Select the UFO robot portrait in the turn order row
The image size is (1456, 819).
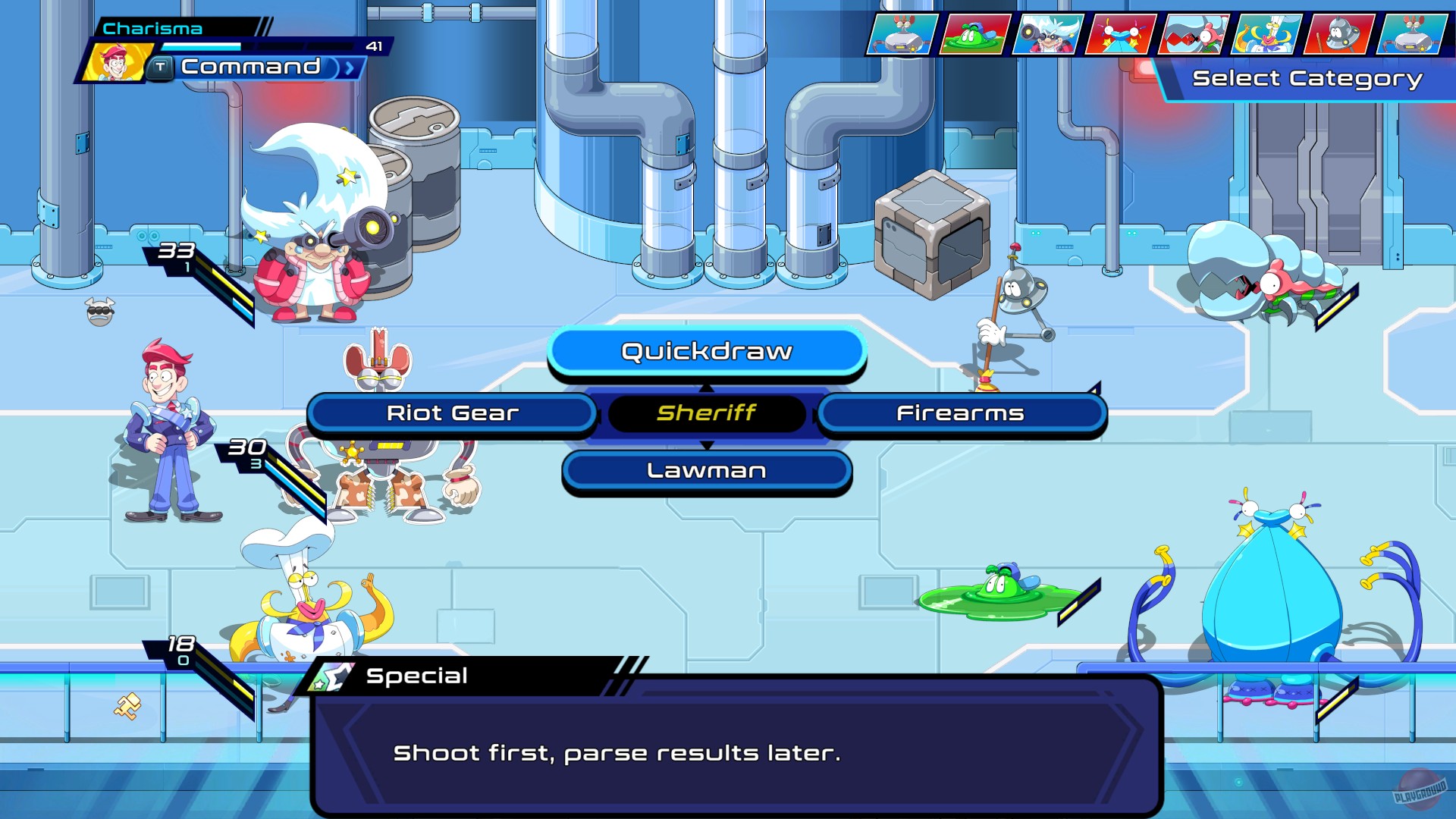coord(1339,34)
